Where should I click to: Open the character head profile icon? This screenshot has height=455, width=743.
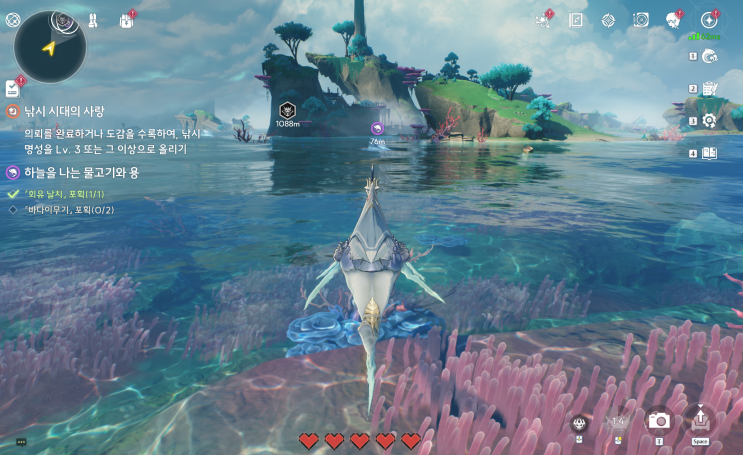click(673, 20)
